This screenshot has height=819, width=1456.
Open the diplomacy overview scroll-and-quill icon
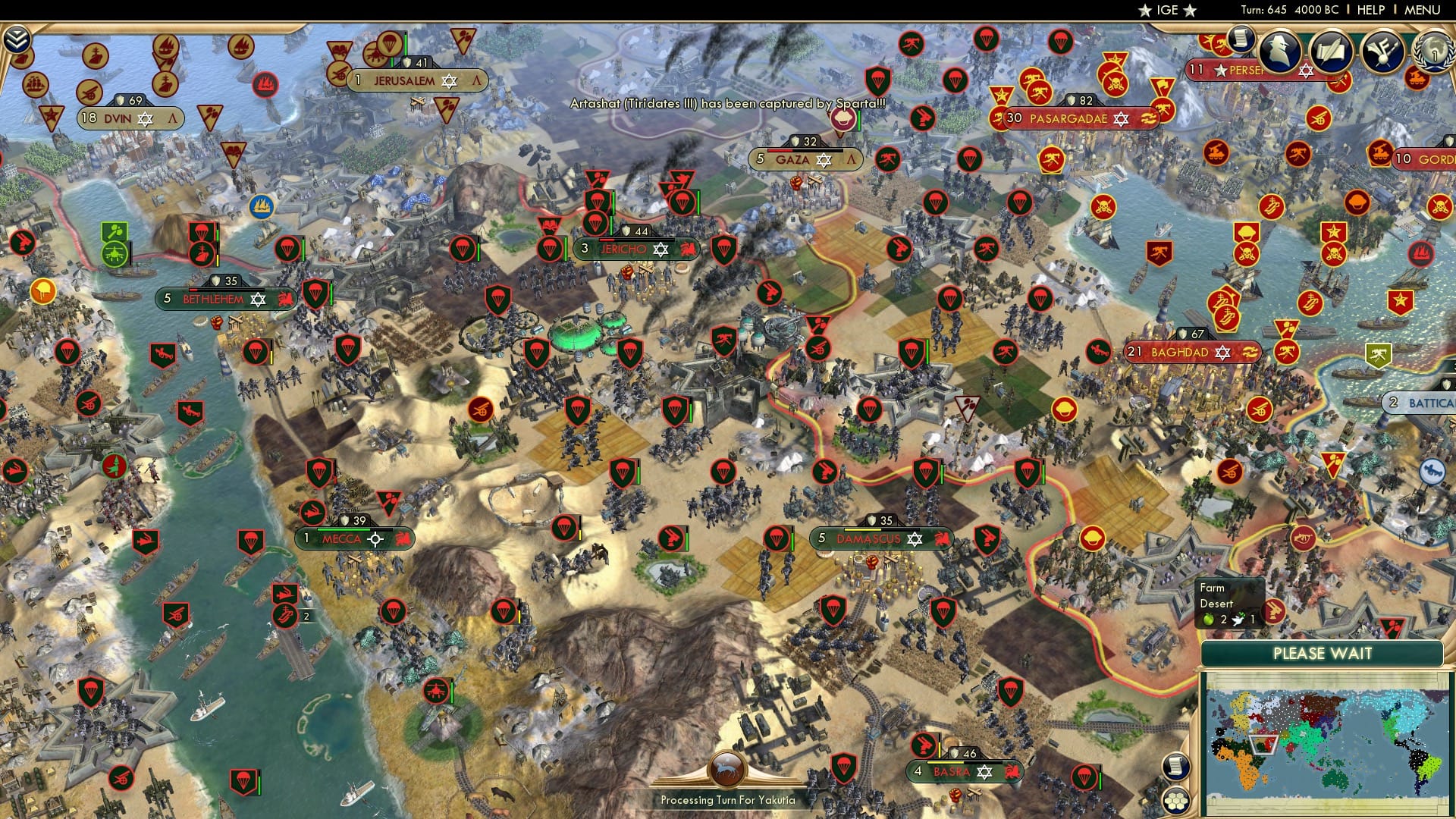pos(1332,52)
